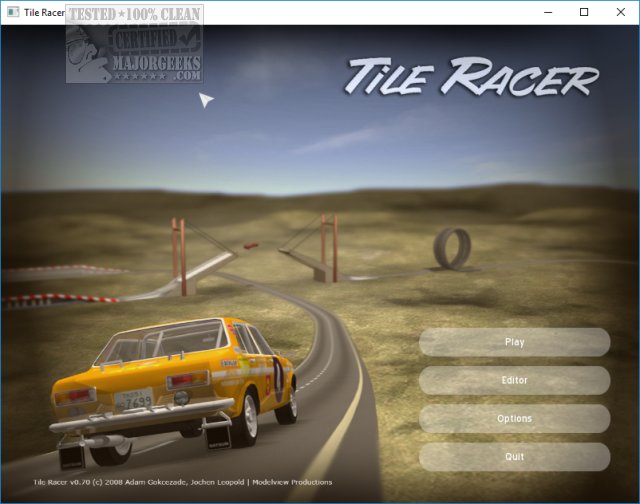Maximize the game window
Screen dimensions: 640x504
(584, 12)
